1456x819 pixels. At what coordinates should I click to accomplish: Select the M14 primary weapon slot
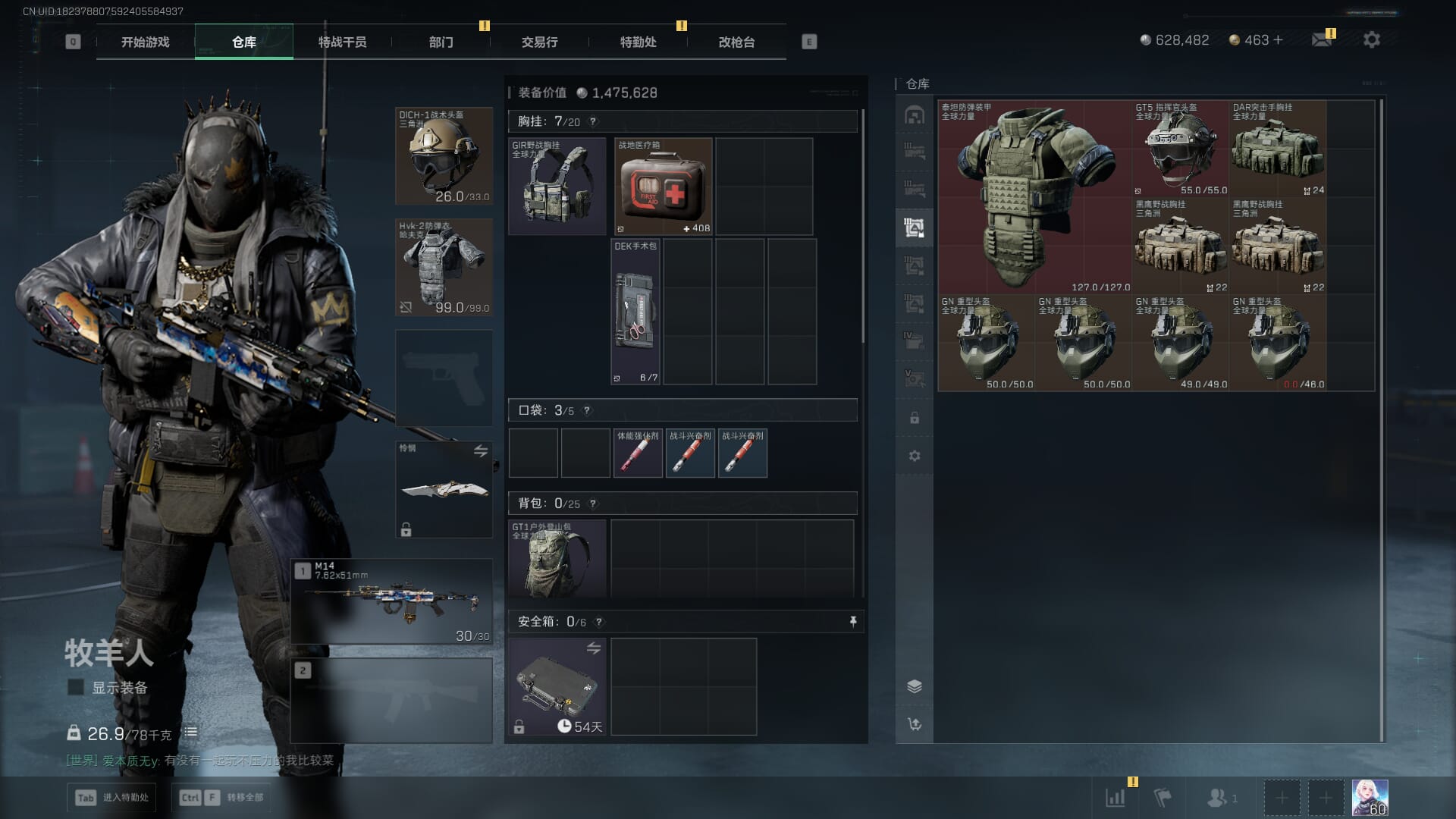point(391,601)
